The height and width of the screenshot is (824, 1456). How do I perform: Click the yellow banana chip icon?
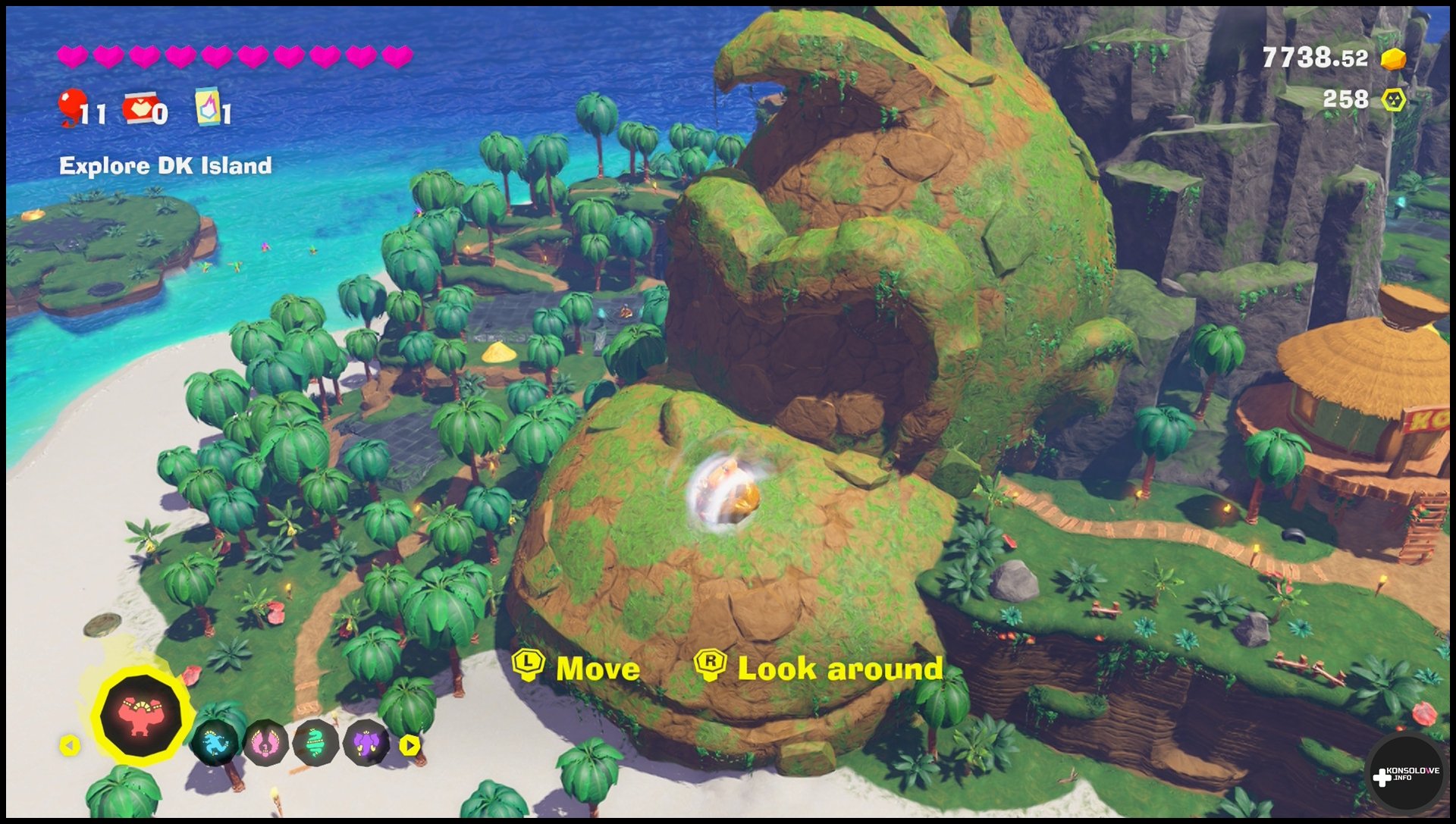click(x=1394, y=100)
